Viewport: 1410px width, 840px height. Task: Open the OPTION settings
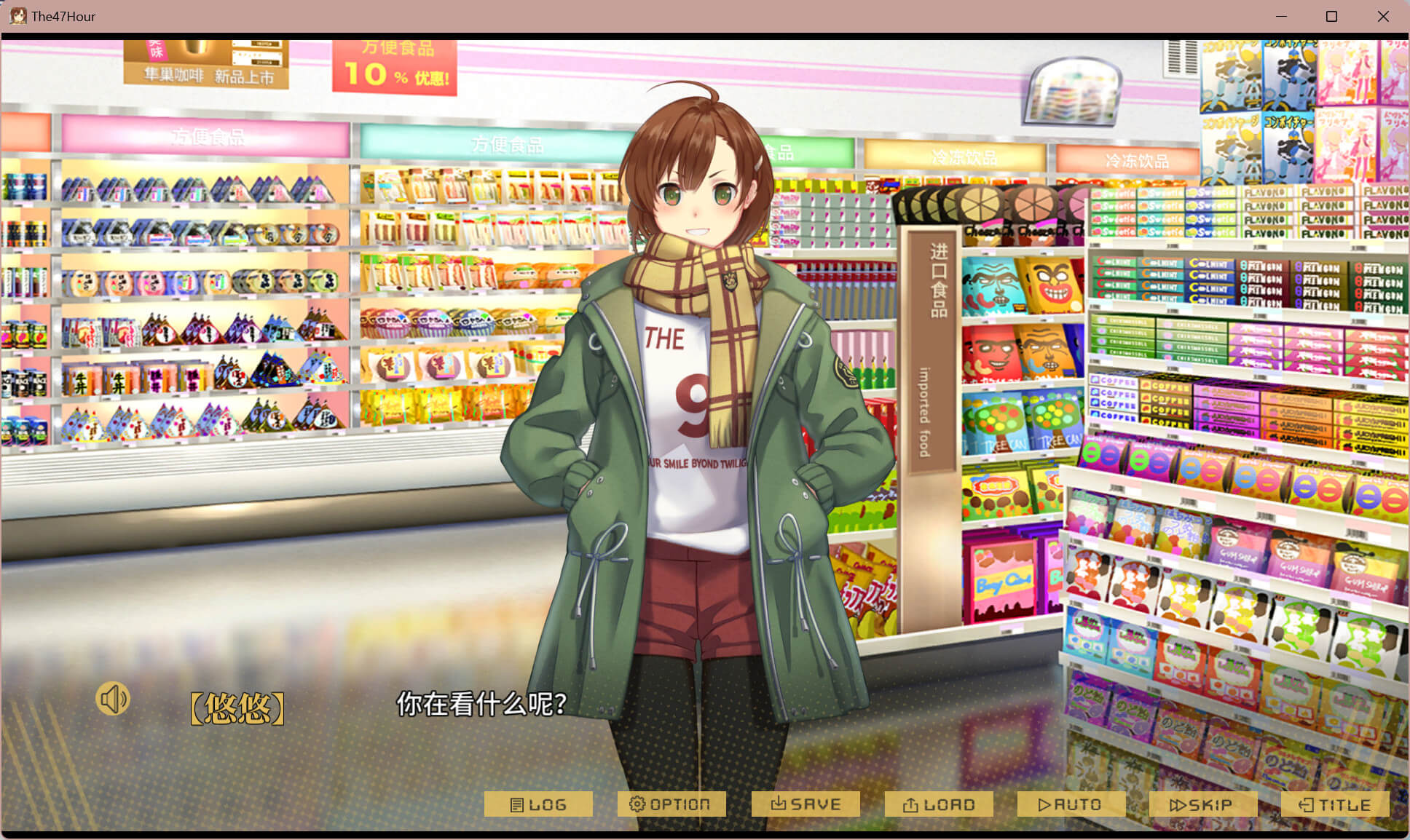point(671,804)
